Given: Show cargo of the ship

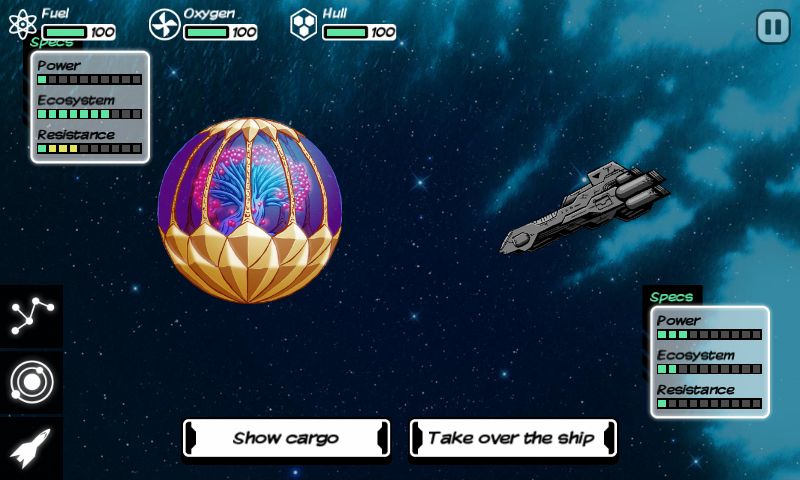Looking at the screenshot, I should (286, 438).
